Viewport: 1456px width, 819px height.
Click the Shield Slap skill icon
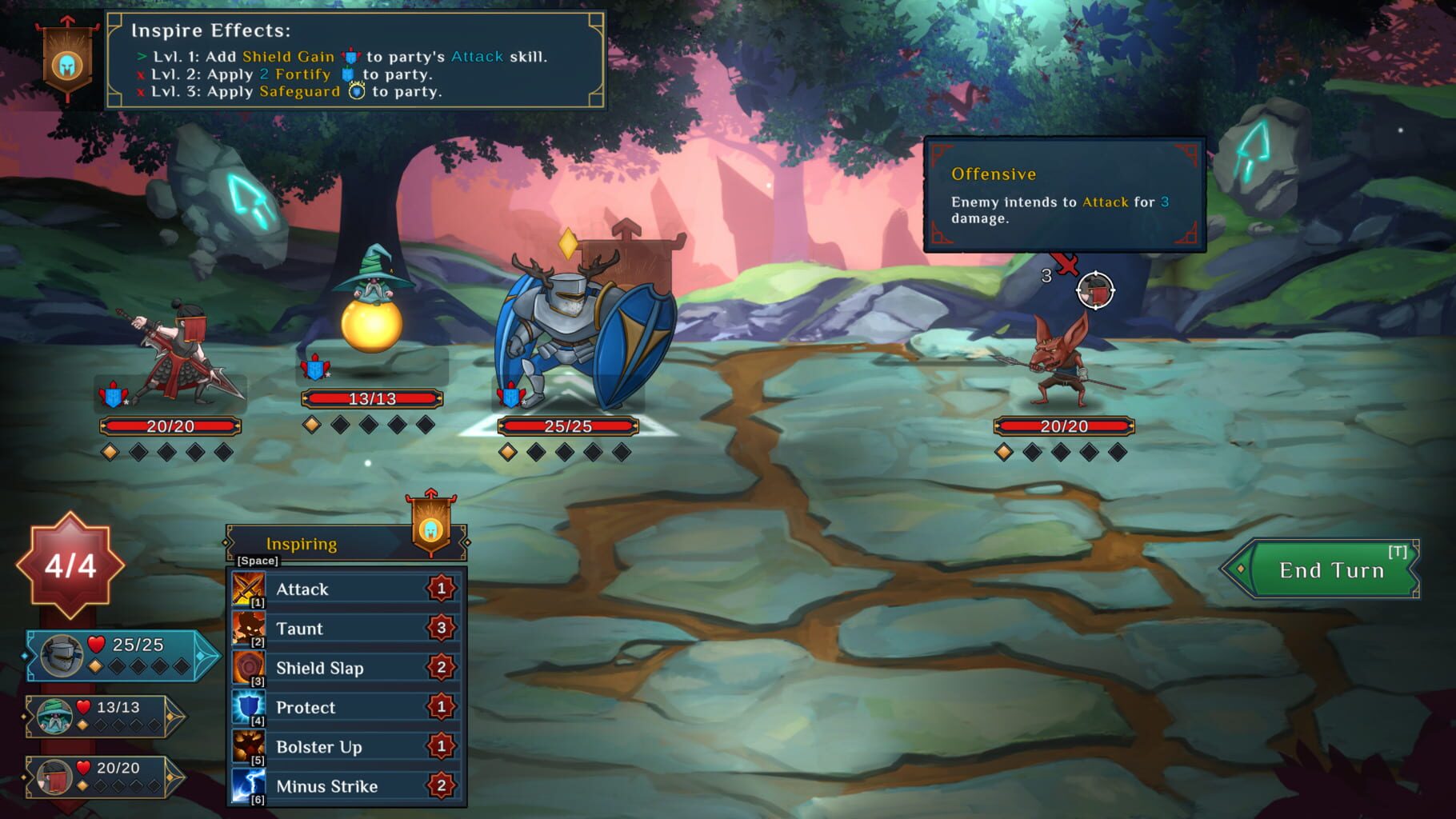coord(248,668)
